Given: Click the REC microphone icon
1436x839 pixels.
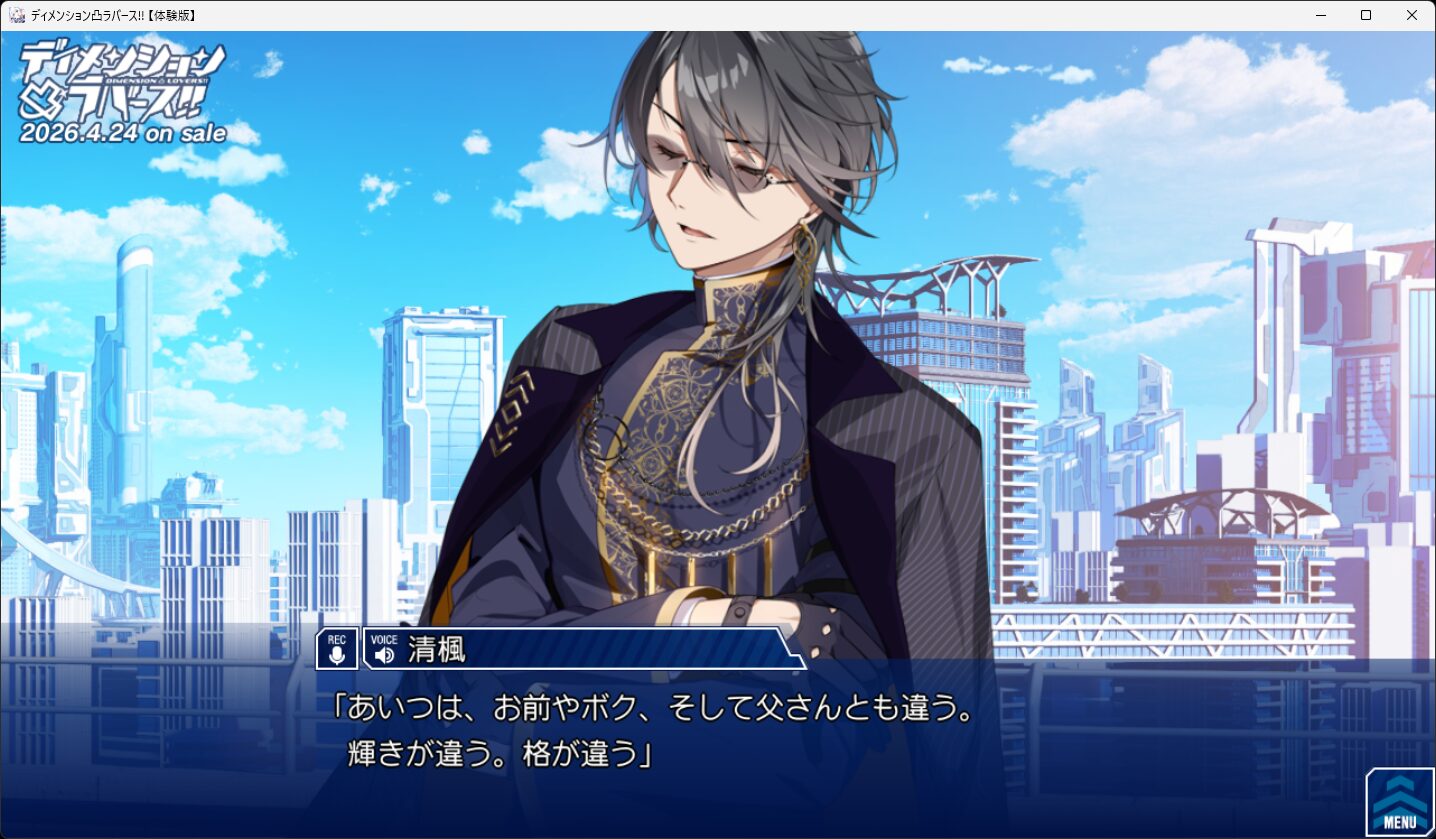Looking at the screenshot, I should (337, 649).
